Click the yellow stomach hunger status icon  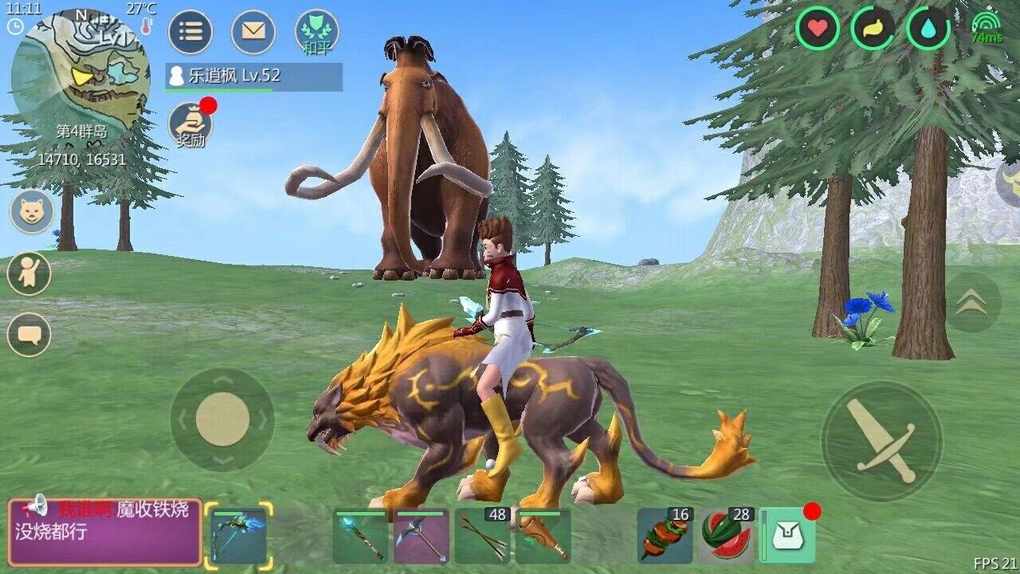[x=872, y=28]
